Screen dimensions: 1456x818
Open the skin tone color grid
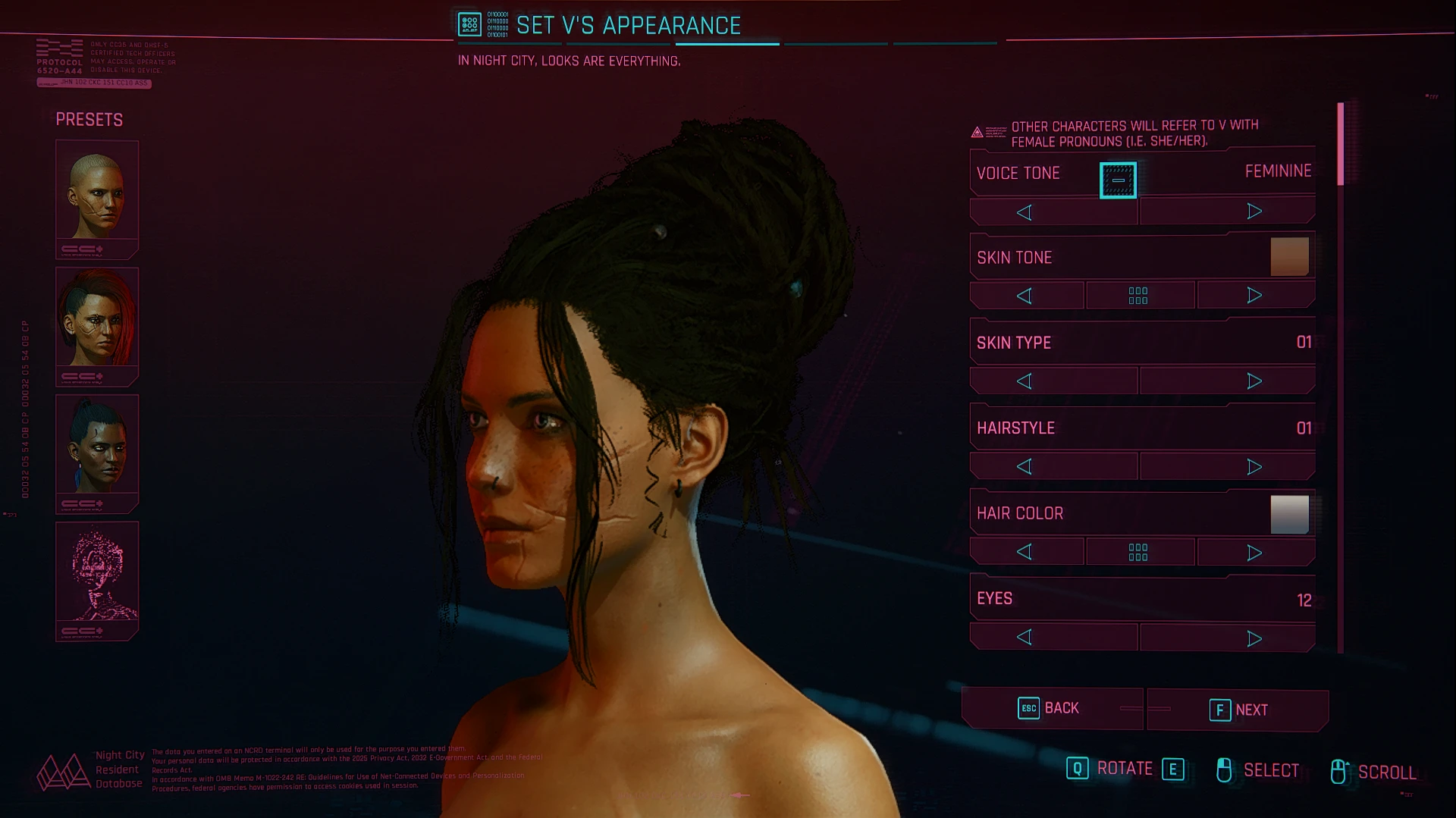[x=1138, y=296]
